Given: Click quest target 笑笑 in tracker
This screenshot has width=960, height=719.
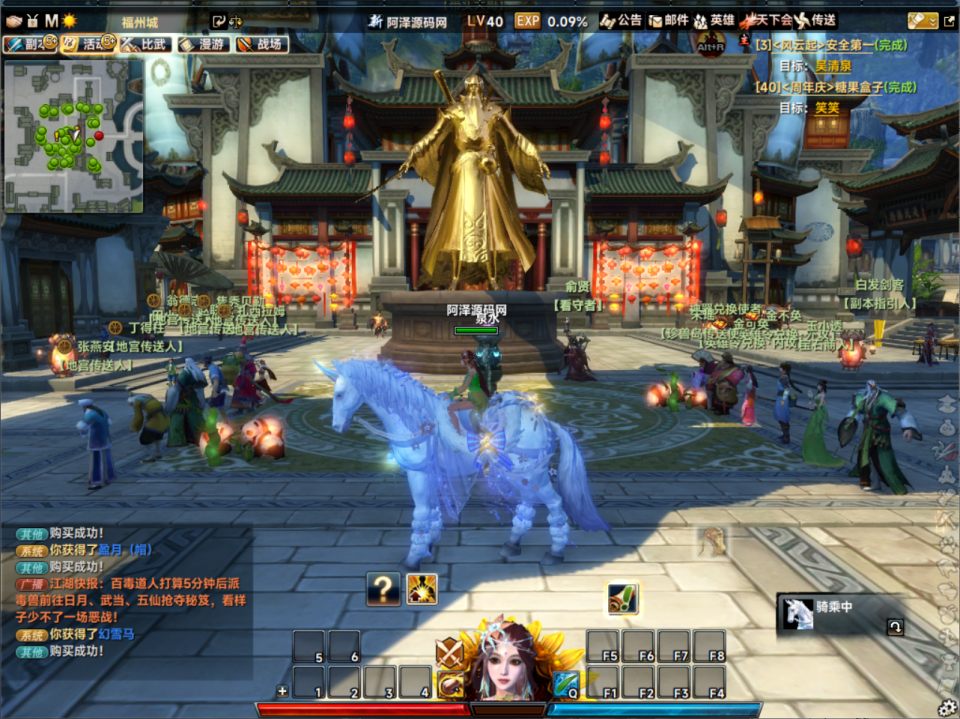Looking at the screenshot, I should pyautogui.click(x=827, y=108).
